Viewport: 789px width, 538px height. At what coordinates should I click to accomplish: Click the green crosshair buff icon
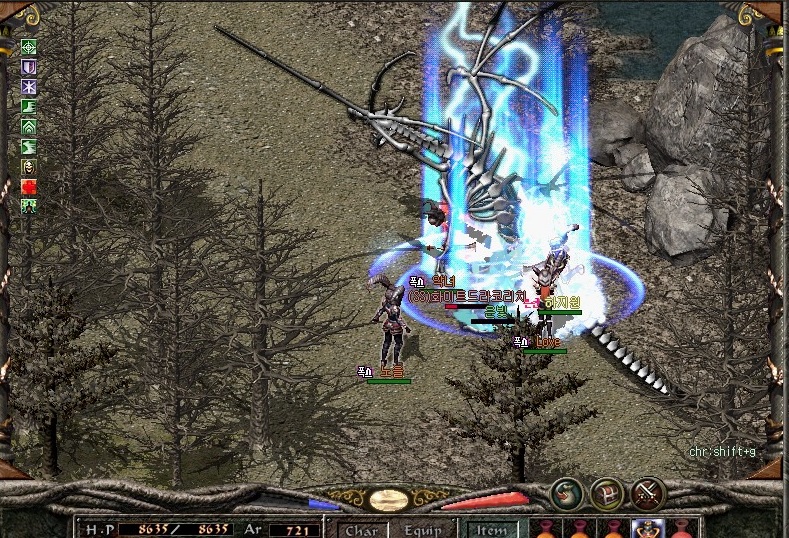pos(29,46)
